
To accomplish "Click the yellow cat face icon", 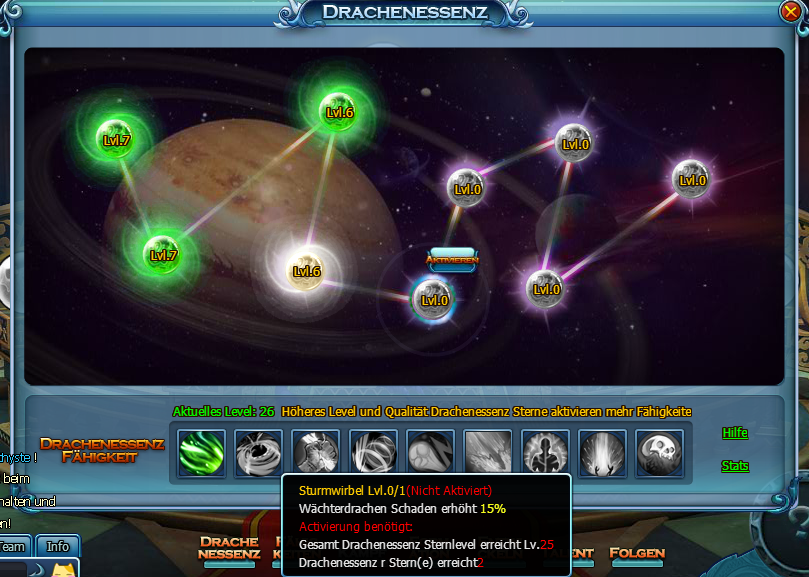I will 65,570.
